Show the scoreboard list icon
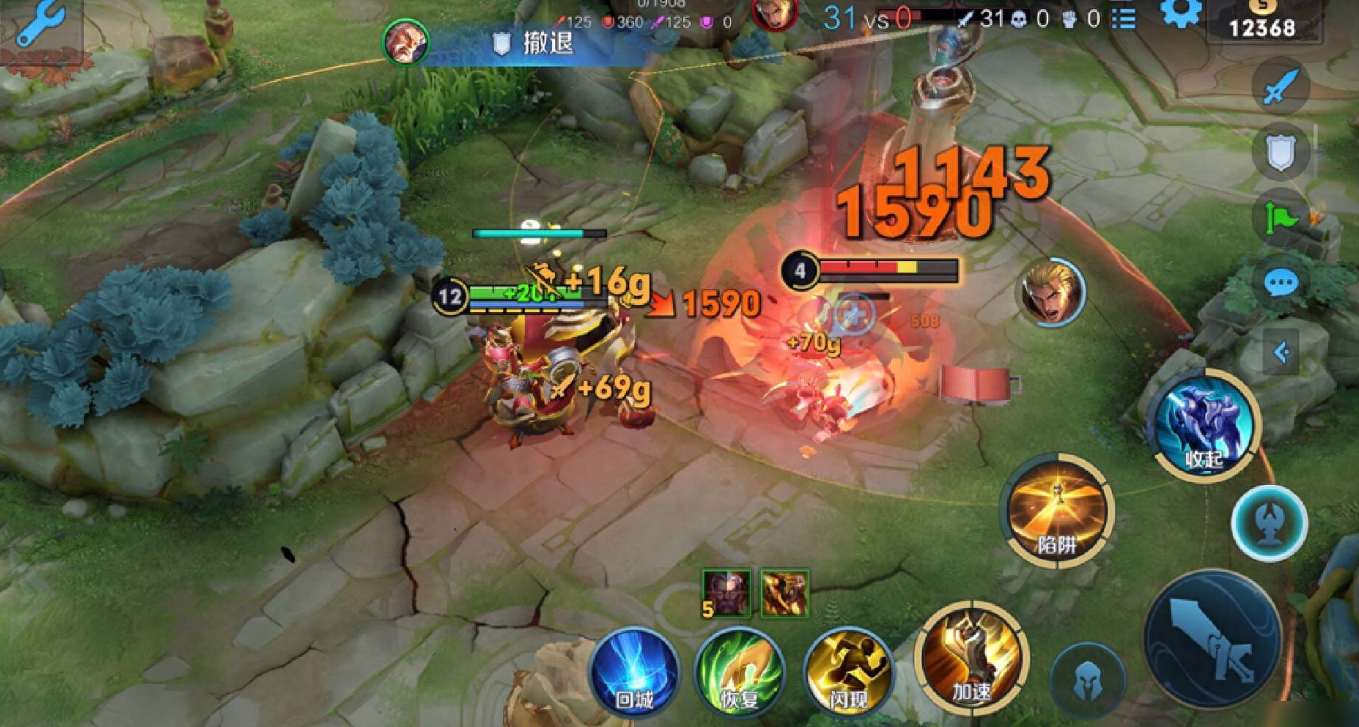The image size is (1359, 727). [1123, 18]
